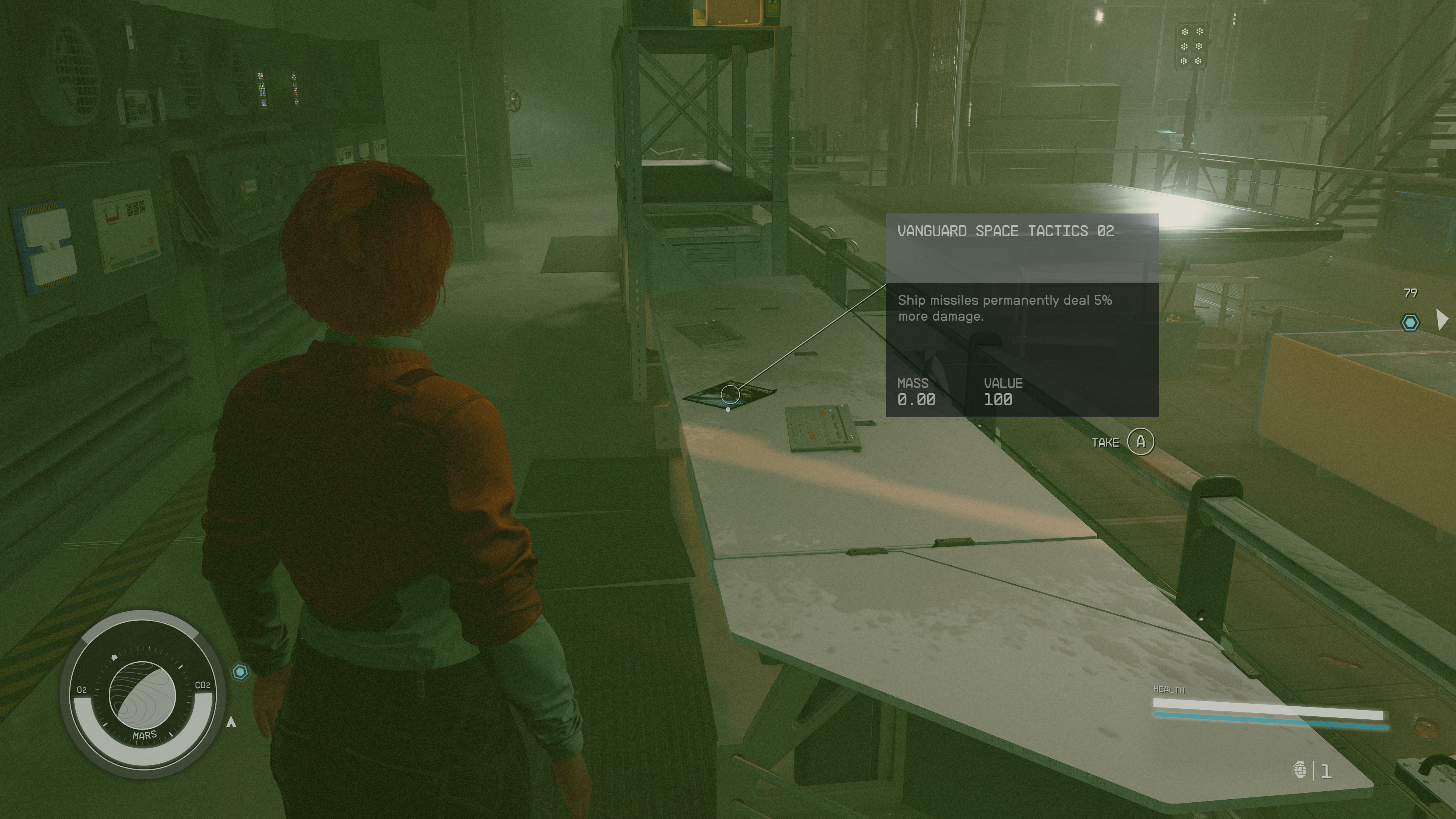Screen dimensions: 1456x819
Task: Select the blue hexagon quest marker under 79
Action: pos(1410,323)
